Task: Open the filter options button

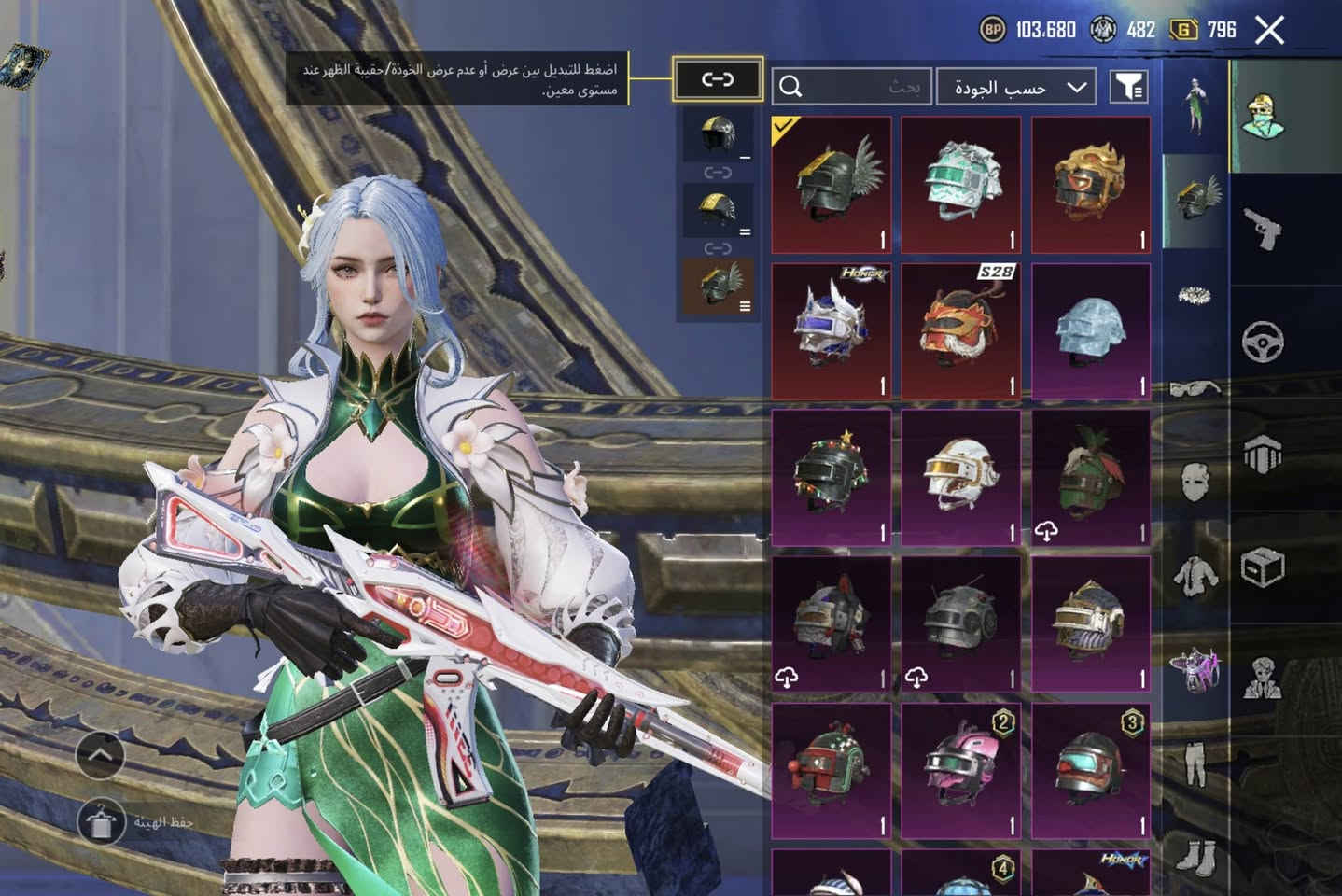Action: tap(1128, 87)
